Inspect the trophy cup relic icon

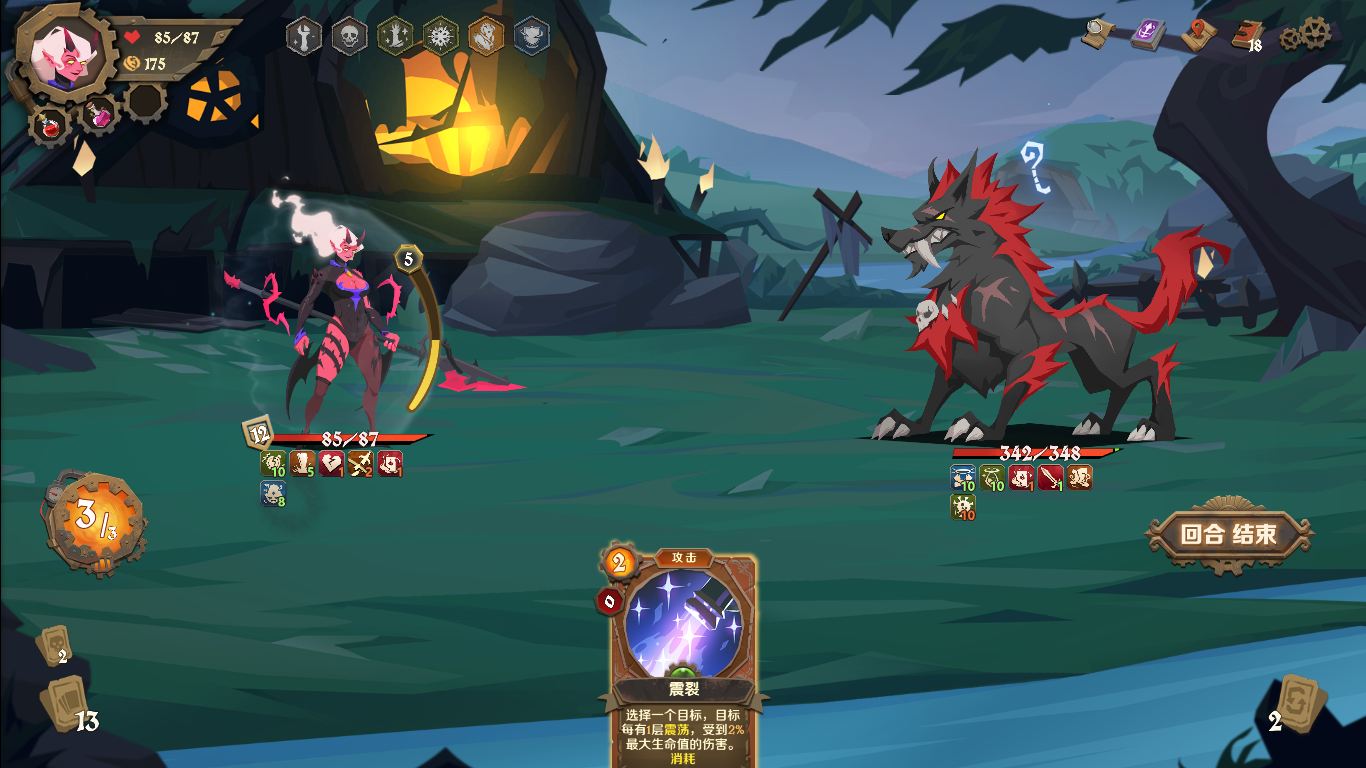click(531, 36)
